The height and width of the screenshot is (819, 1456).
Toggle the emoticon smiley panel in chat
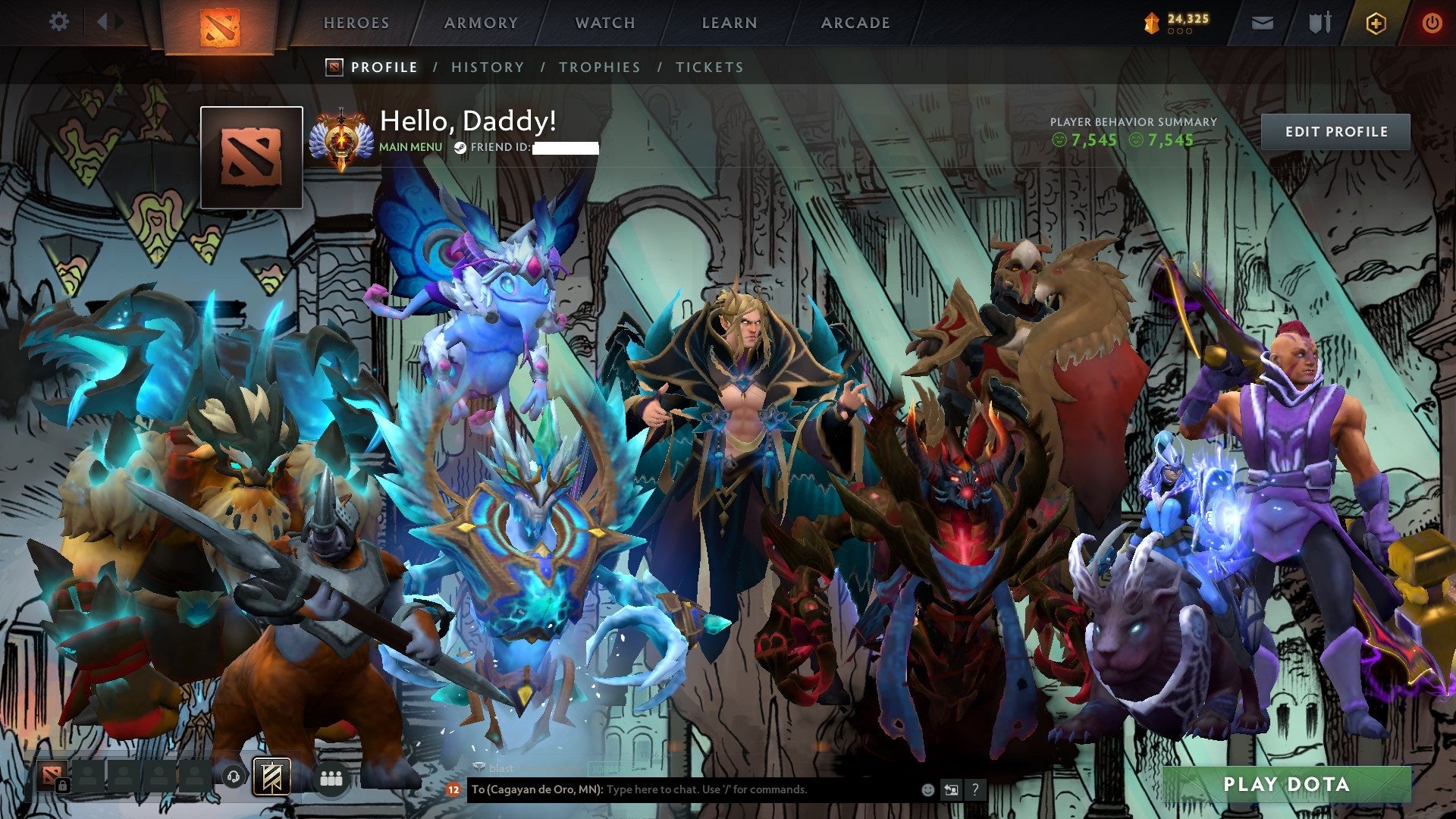[x=927, y=790]
